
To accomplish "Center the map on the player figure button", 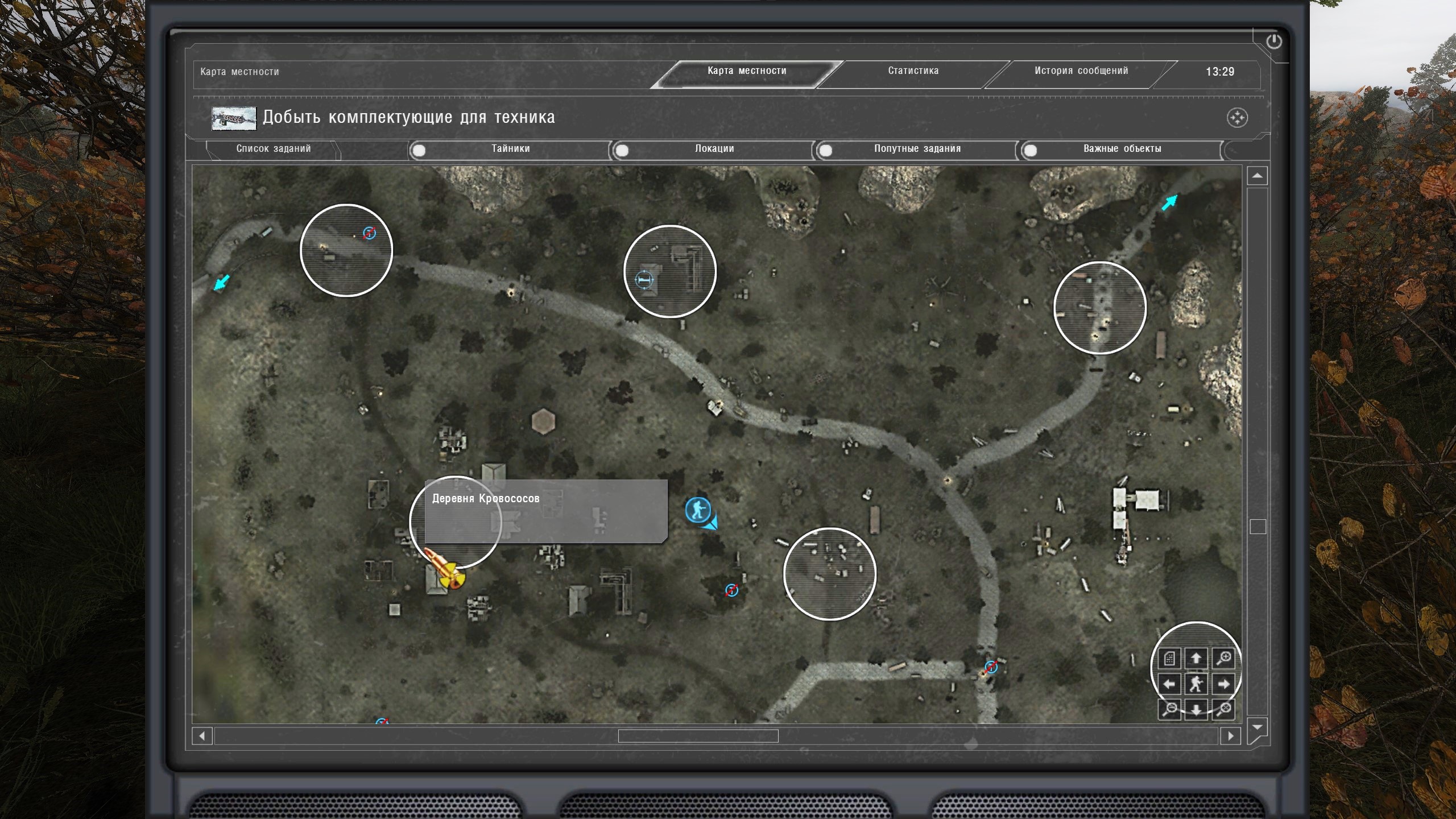I will [1196, 684].
